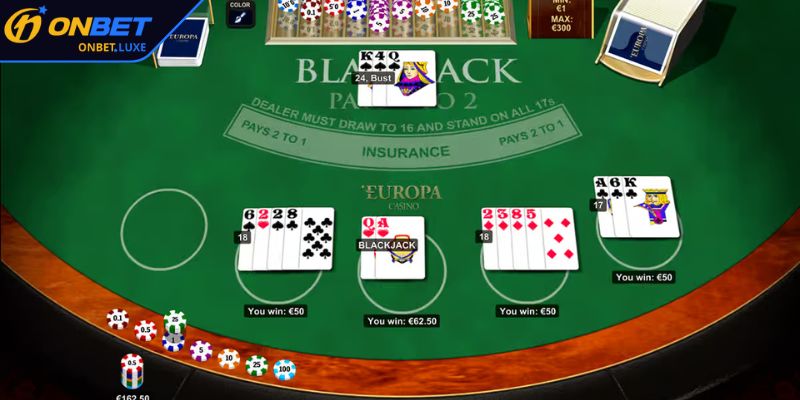Choose the orange 10 chip
The image size is (800, 400).
(x=229, y=357)
